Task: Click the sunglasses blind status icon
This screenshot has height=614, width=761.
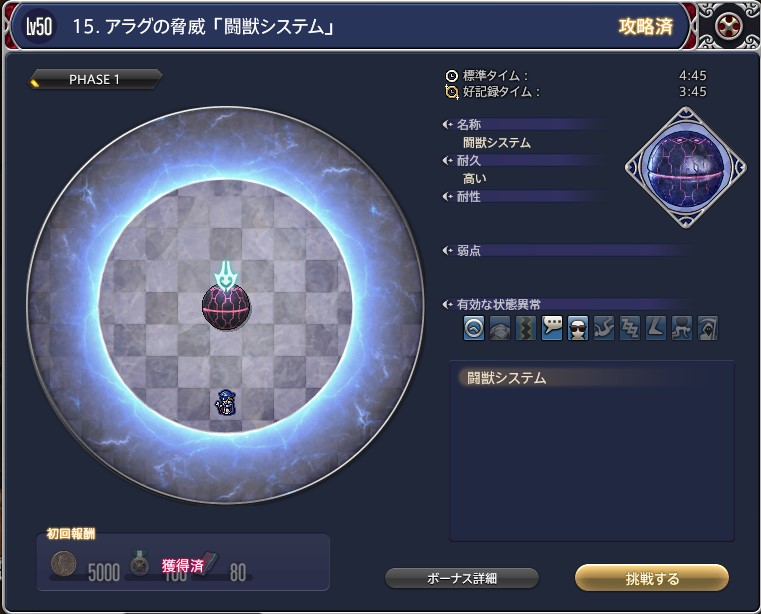Action: [578, 327]
